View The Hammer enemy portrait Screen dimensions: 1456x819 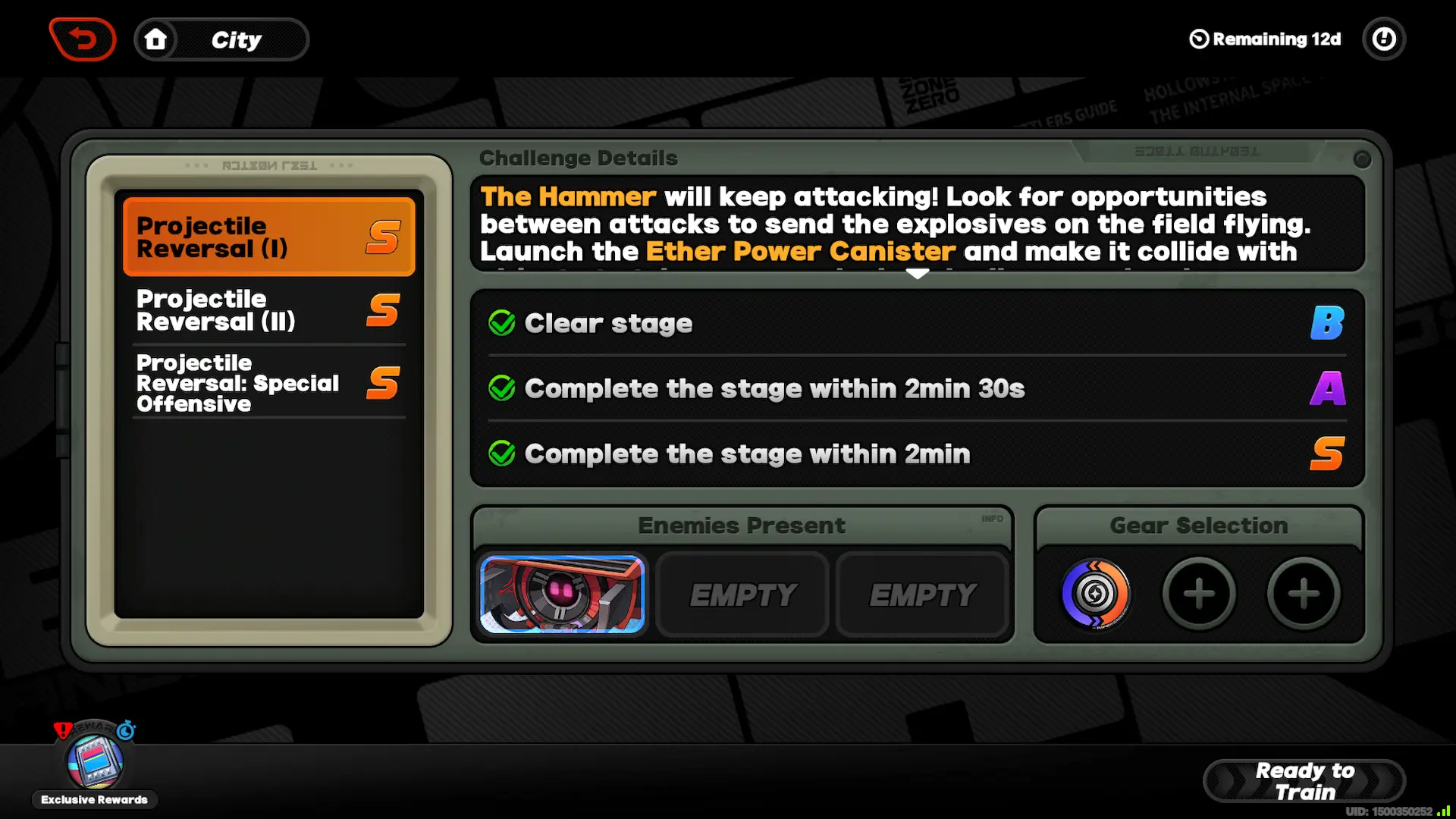pos(562,595)
